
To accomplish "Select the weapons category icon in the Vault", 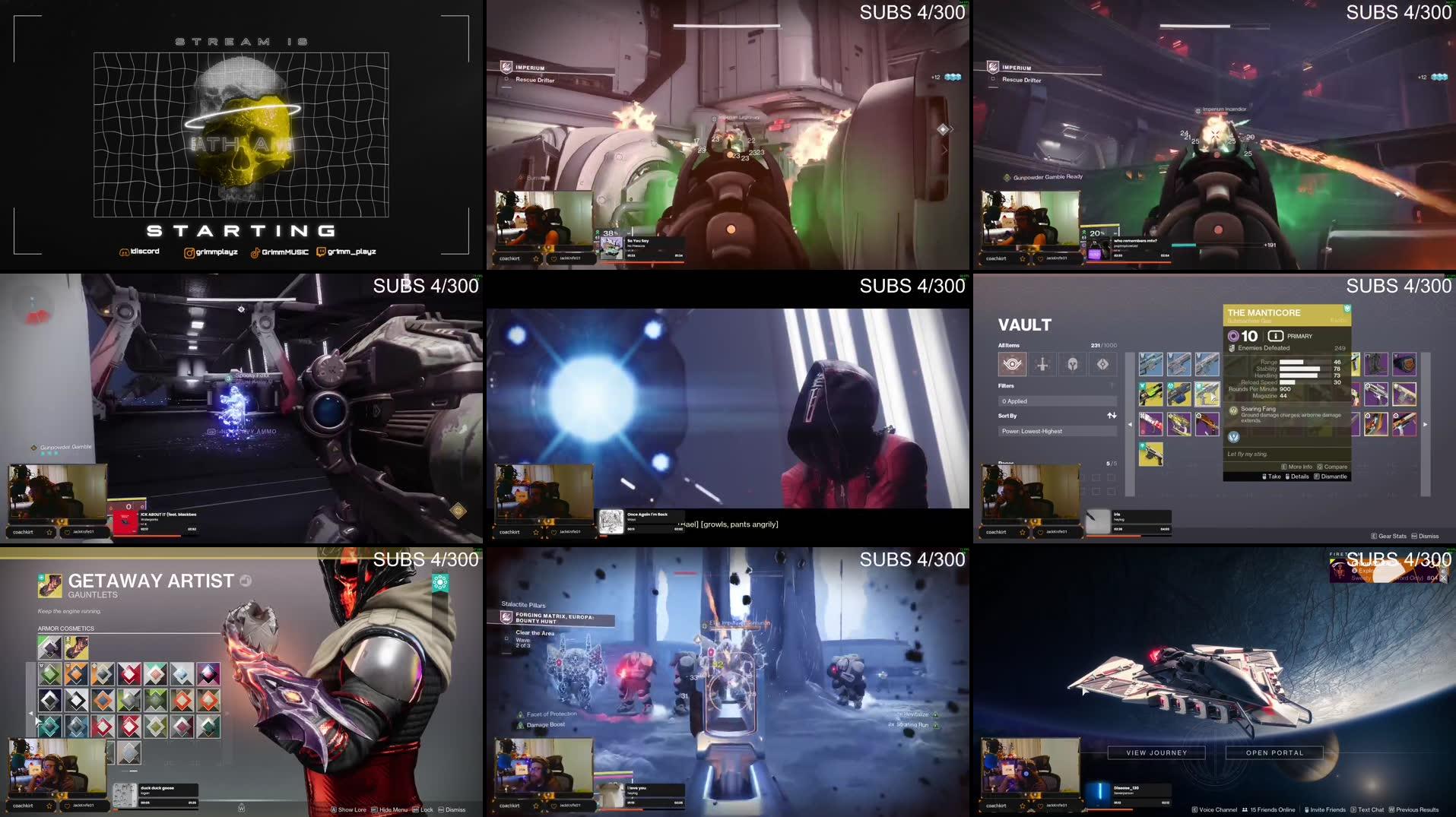I will click(x=1042, y=364).
